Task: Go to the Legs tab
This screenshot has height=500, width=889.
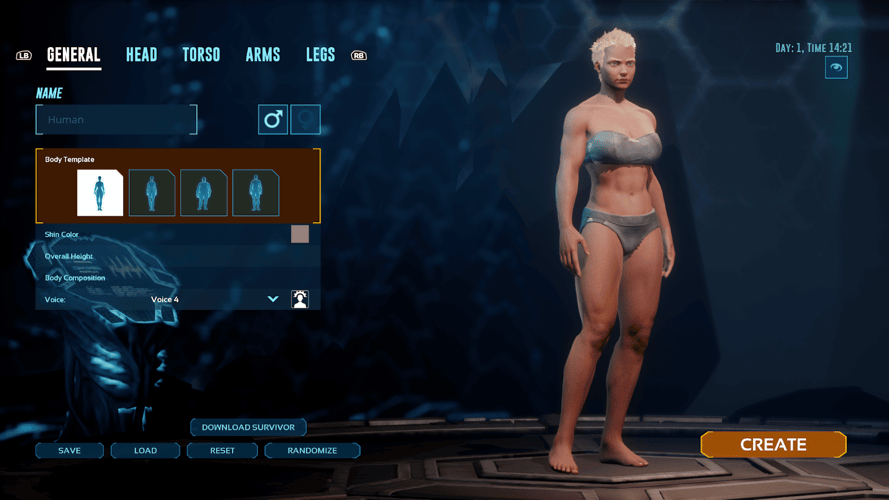Action: [x=320, y=55]
